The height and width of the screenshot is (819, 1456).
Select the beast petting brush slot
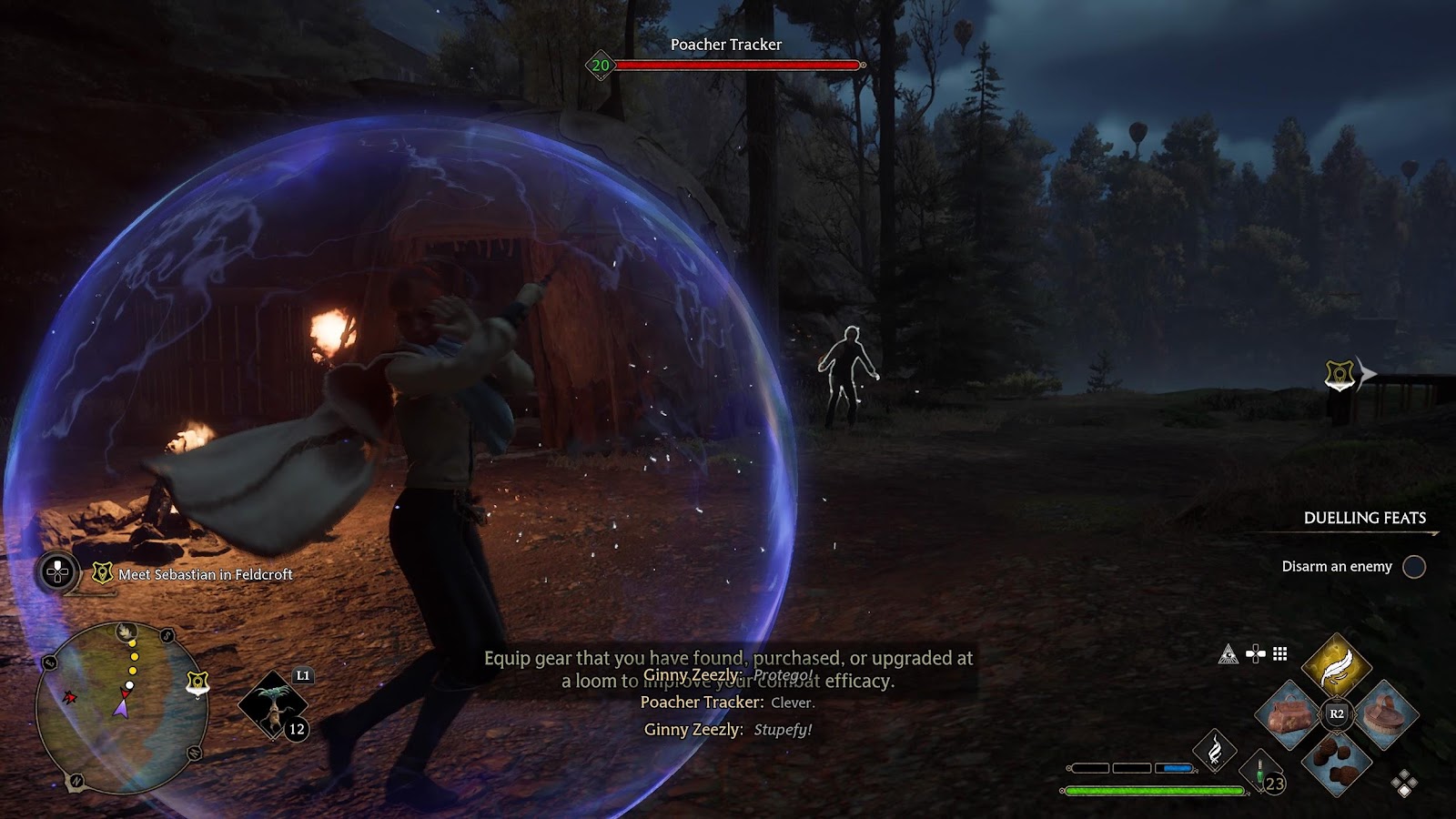click(1384, 714)
